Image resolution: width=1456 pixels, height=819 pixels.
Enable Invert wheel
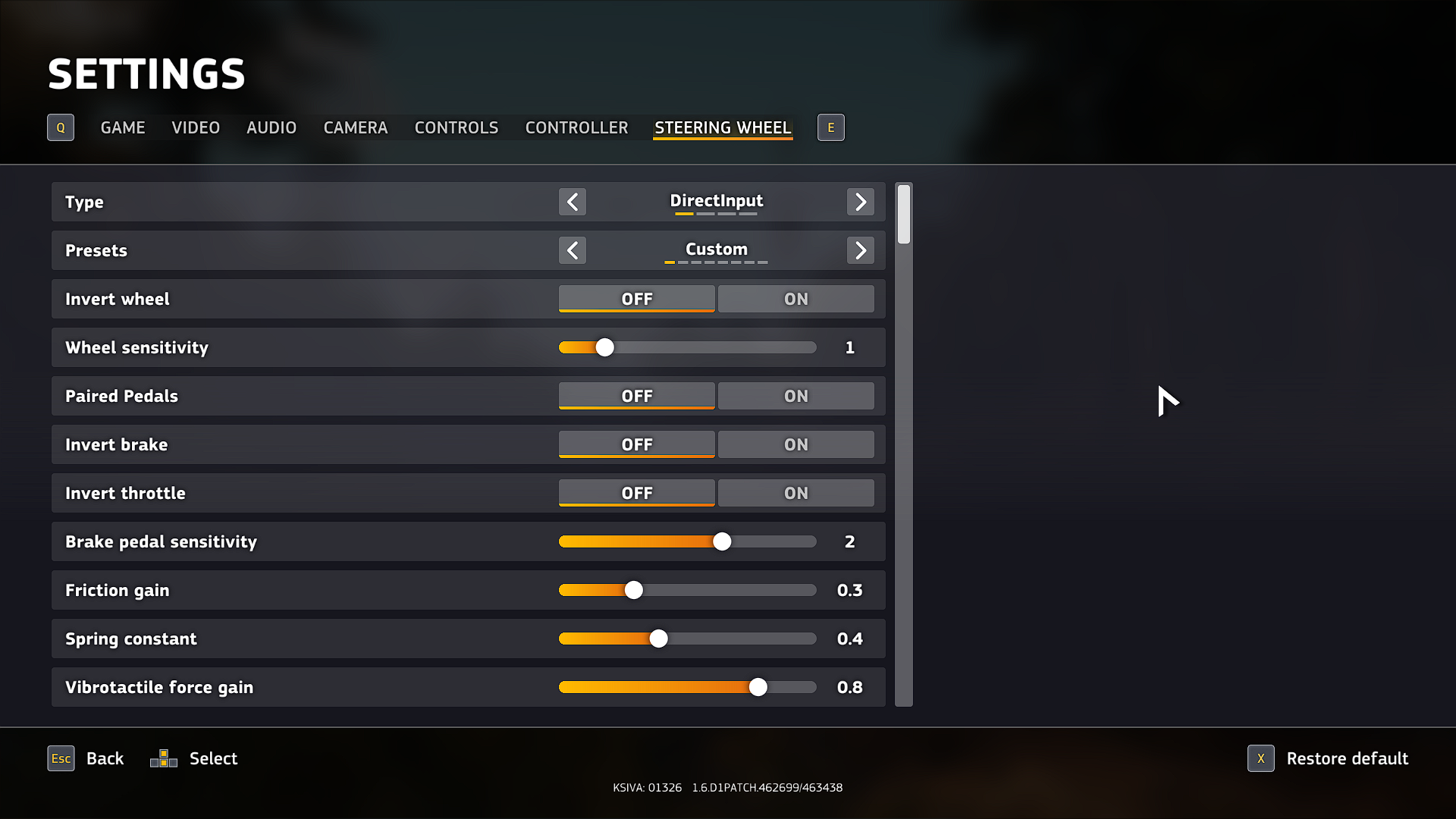tap(795, 298)
